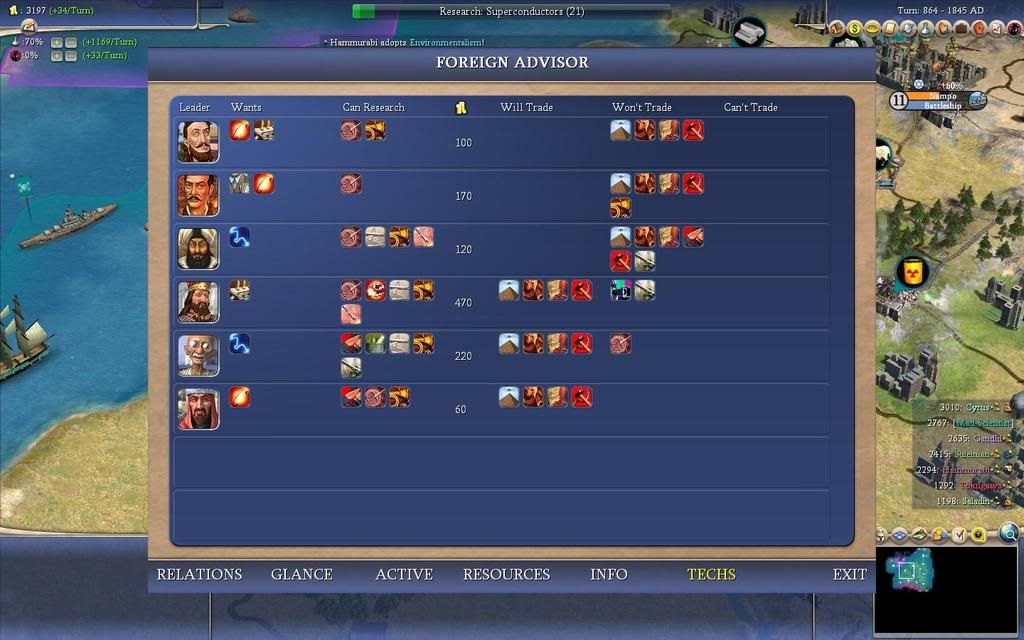Image resolution: width=1024 pixels, height=640 pixels.
Task: Switch to the Resources tab
Action: [x=506, y=574]
